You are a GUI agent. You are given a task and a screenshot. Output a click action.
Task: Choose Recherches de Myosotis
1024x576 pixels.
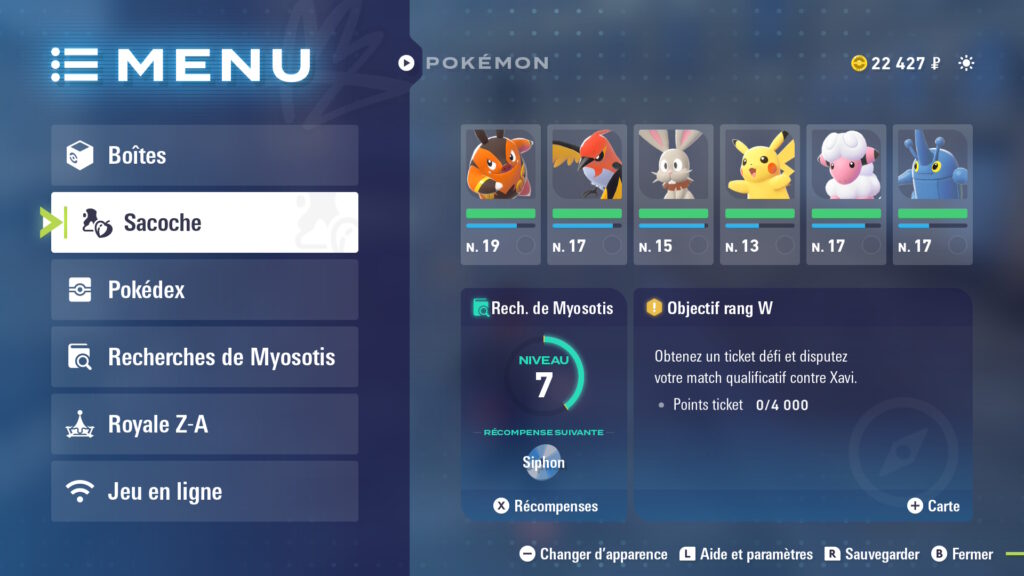[204, 357]
